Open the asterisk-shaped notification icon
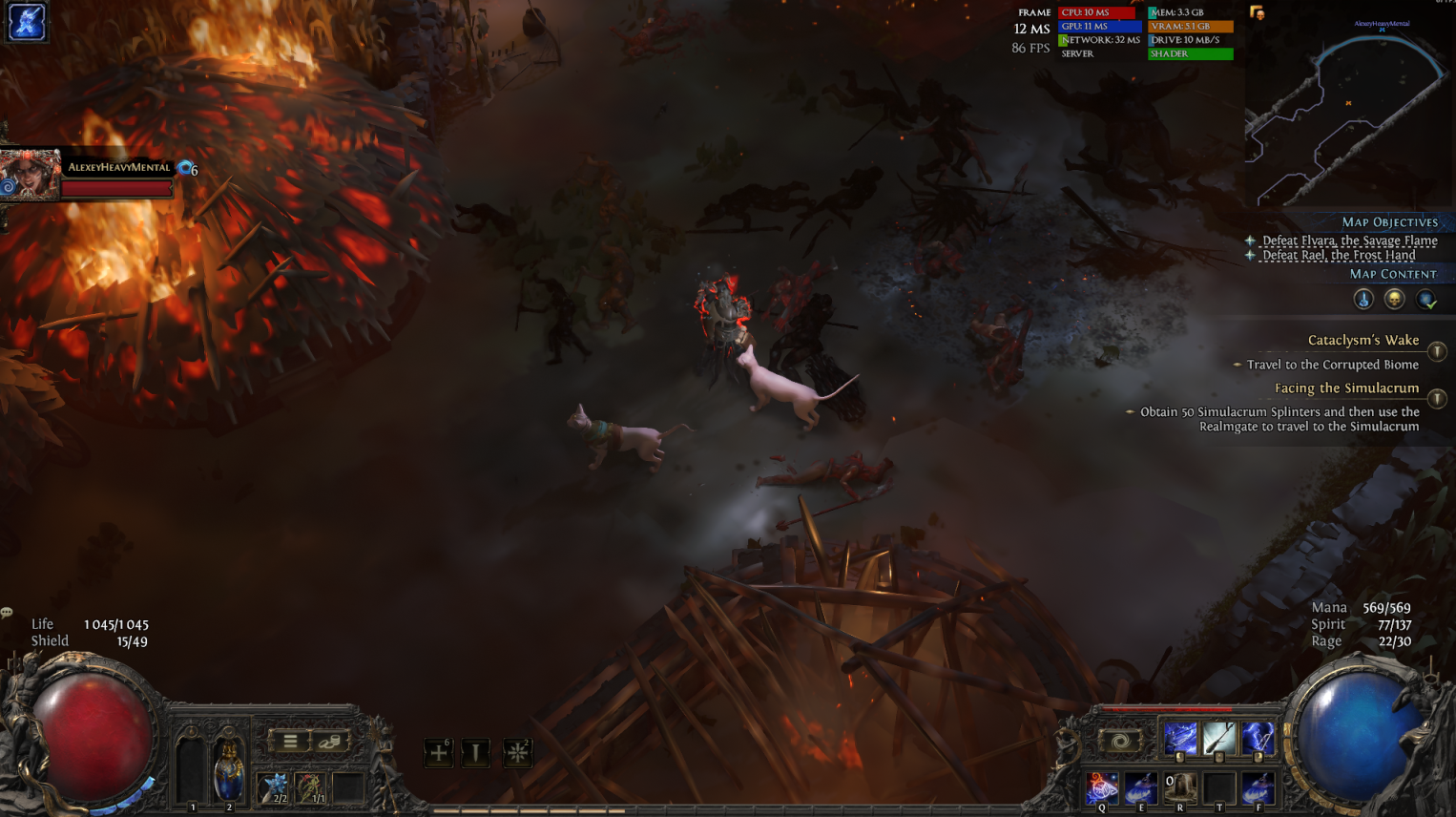Viewport: 1456px width, 817px height. [517, 753]
